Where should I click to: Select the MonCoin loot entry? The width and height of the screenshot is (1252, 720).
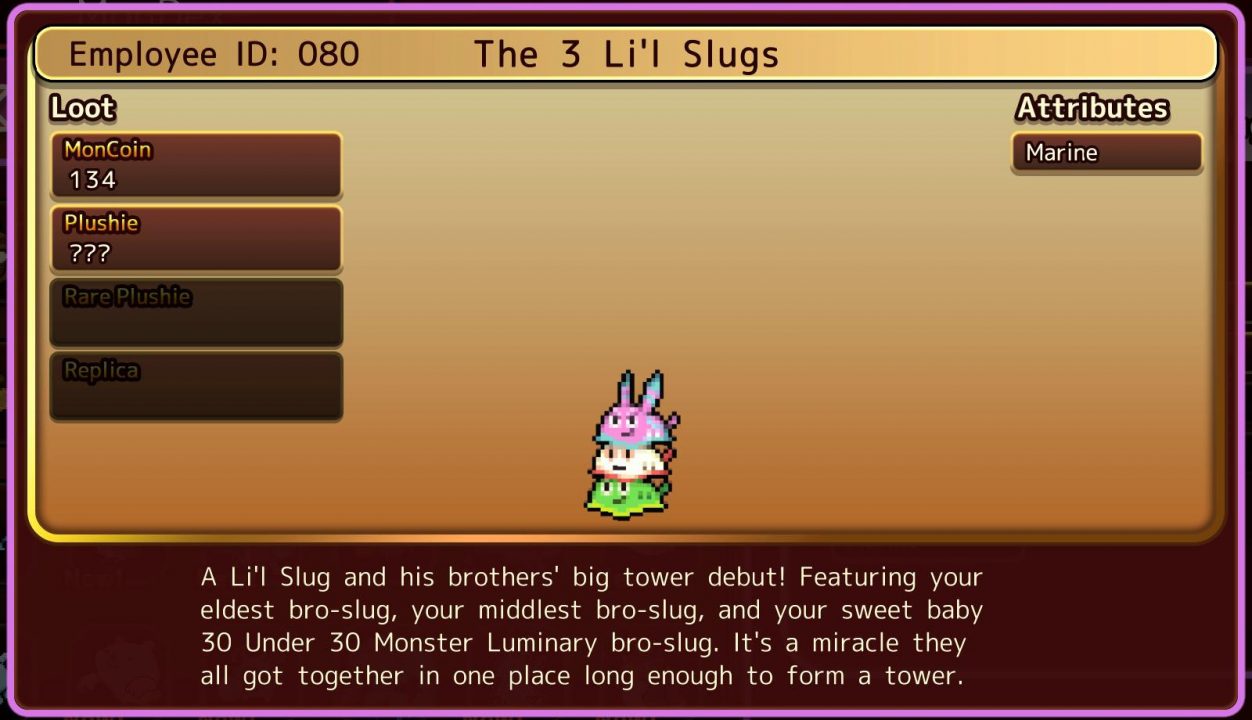point(196,165)
